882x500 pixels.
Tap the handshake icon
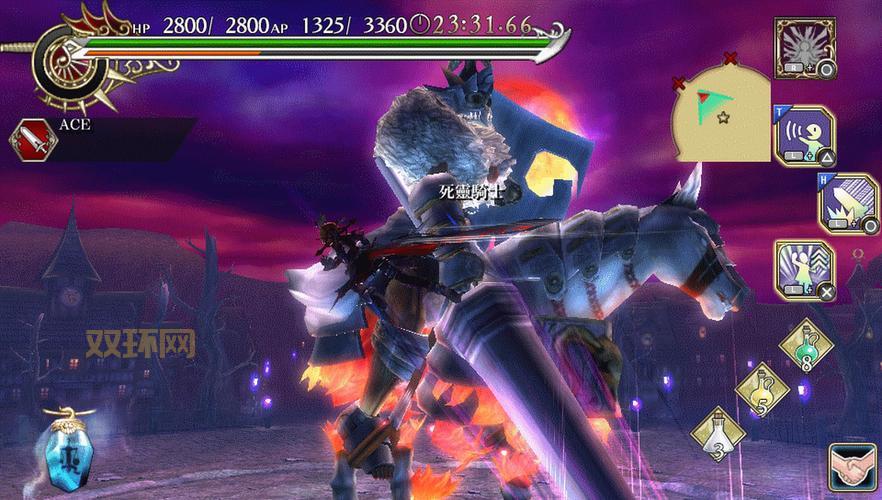(853, 470)
